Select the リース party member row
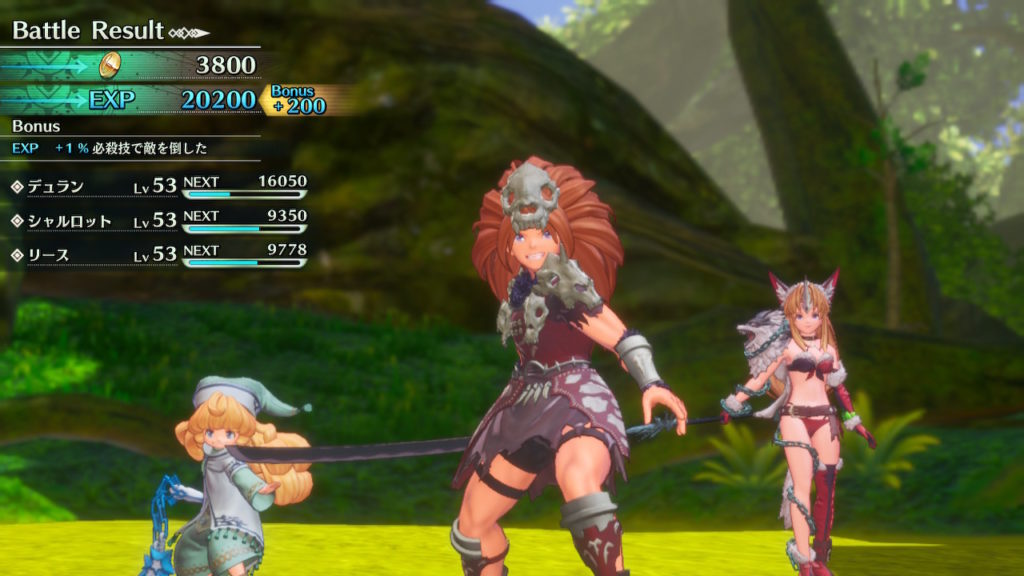 click(158, 256)
